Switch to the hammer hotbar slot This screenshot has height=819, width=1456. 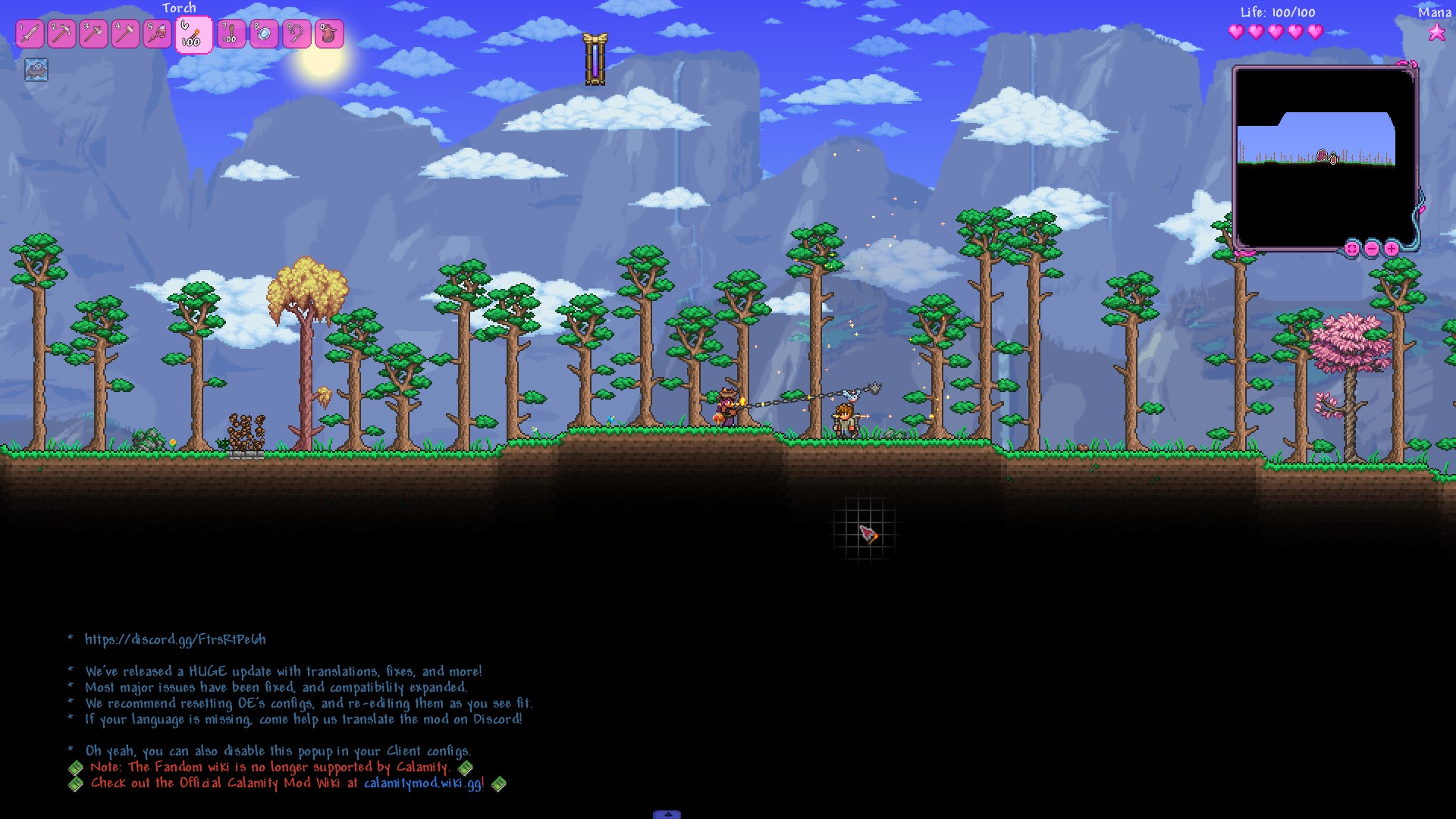[126, 34]
